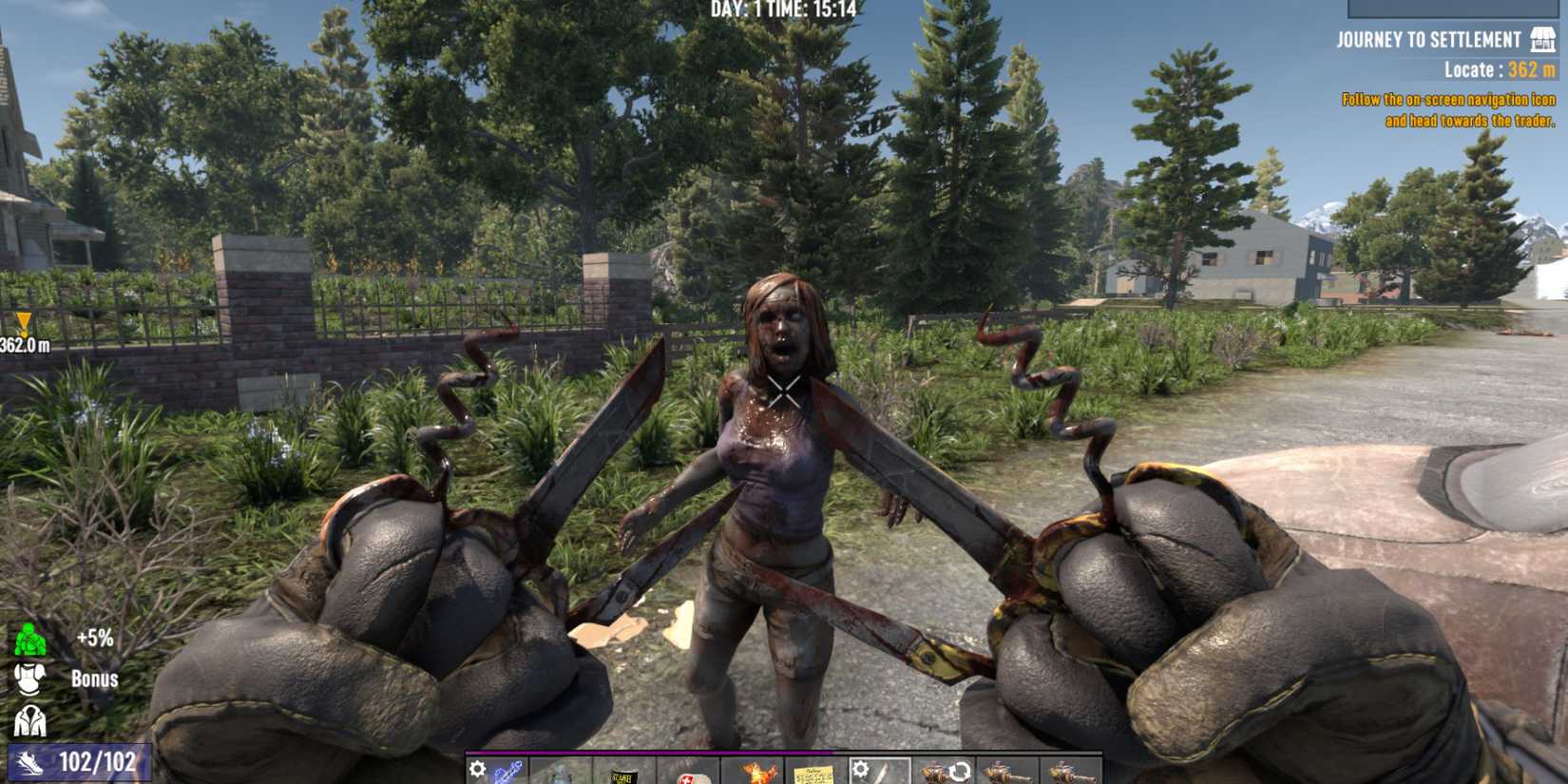The width and height of the screenshot is (1568, 784).
Task: Click the chest armor icon beside Bonus
Action: pos(30,679)
